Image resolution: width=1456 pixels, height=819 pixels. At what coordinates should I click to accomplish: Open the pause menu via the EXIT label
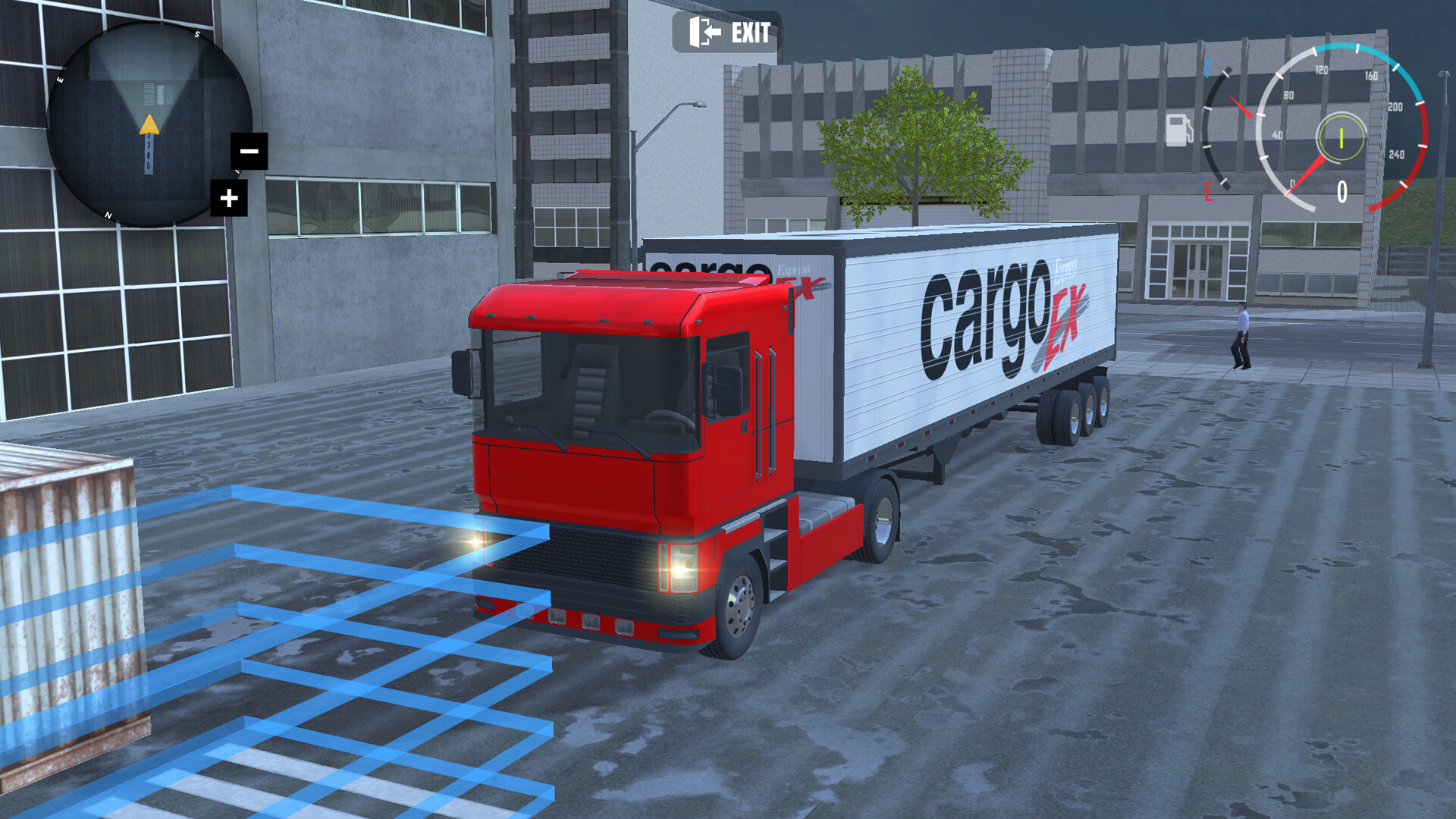pos(749,33)
